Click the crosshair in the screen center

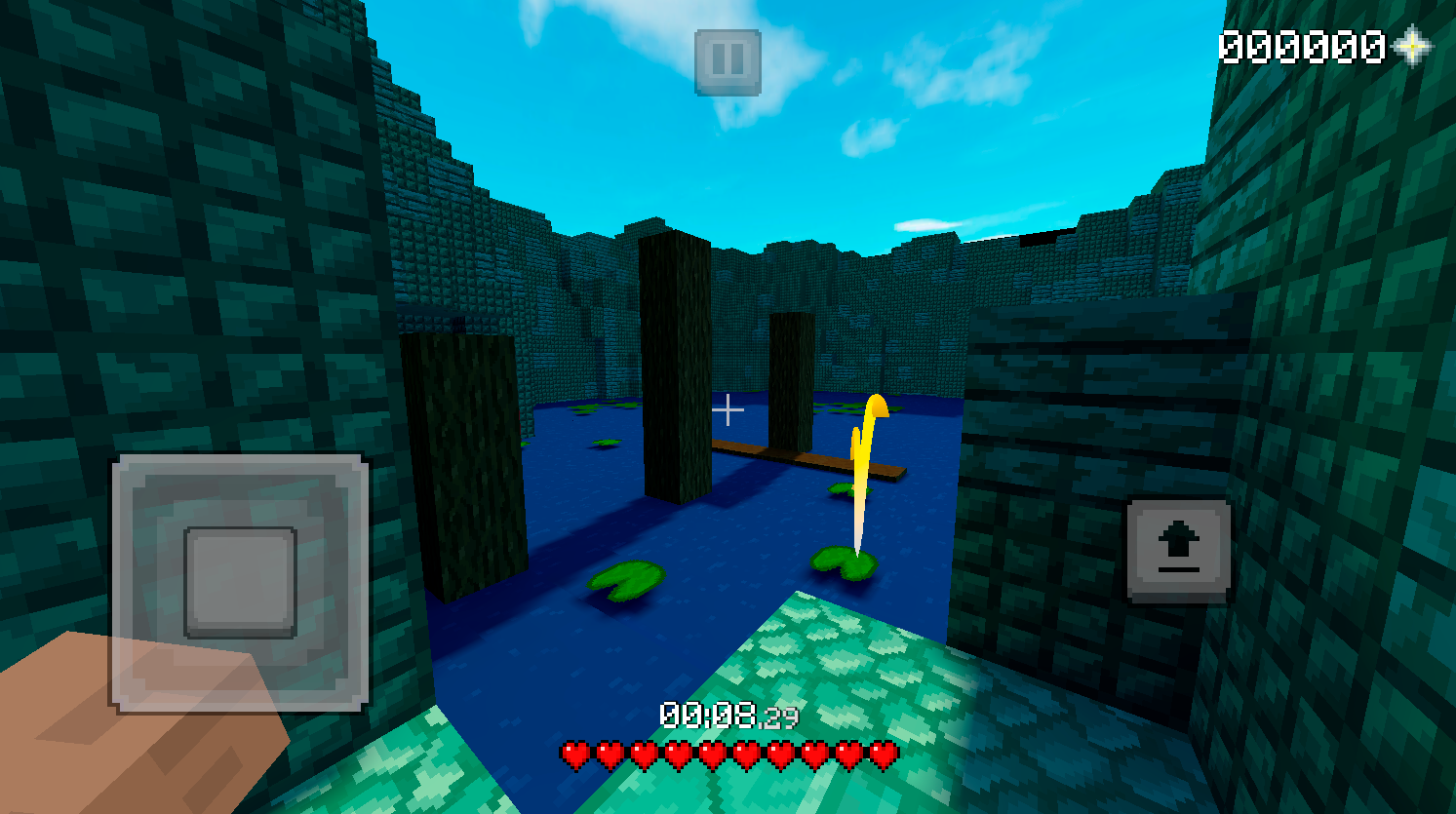coord(728,410)
